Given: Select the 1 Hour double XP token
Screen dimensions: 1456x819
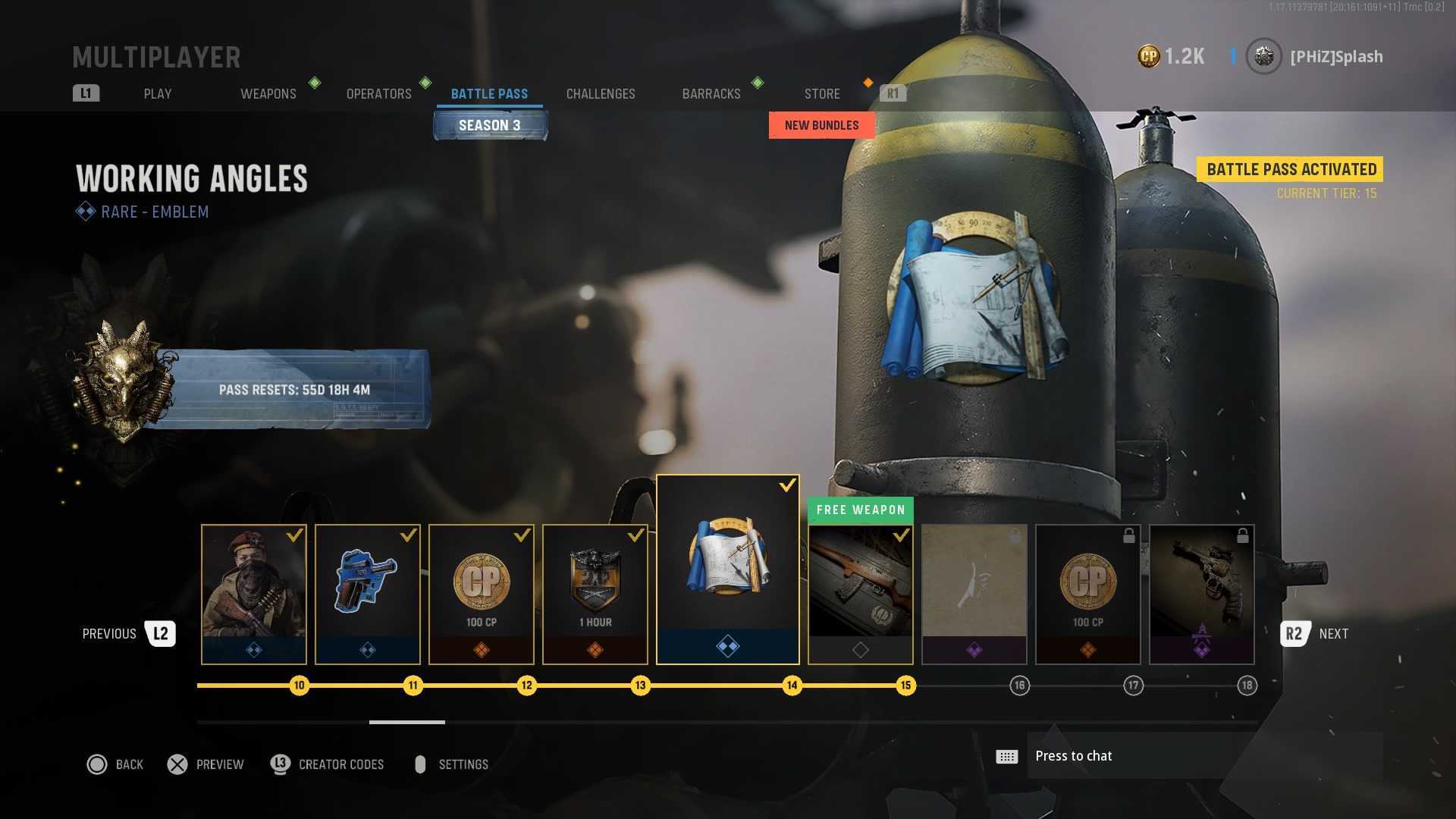Looking at the screenshot, I should point(595,594).
